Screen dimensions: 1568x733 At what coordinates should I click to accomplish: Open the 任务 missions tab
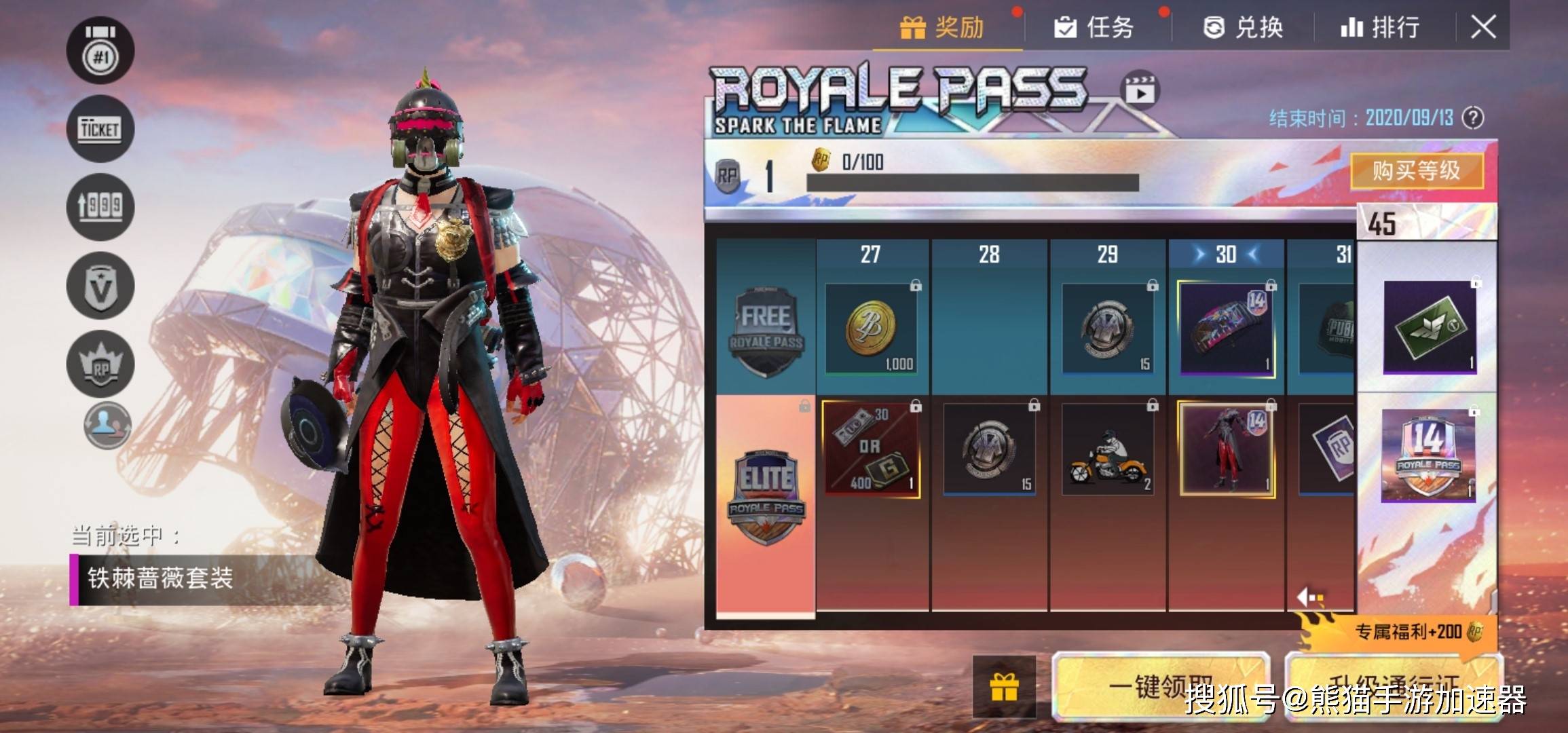(x=1094, y=28)
